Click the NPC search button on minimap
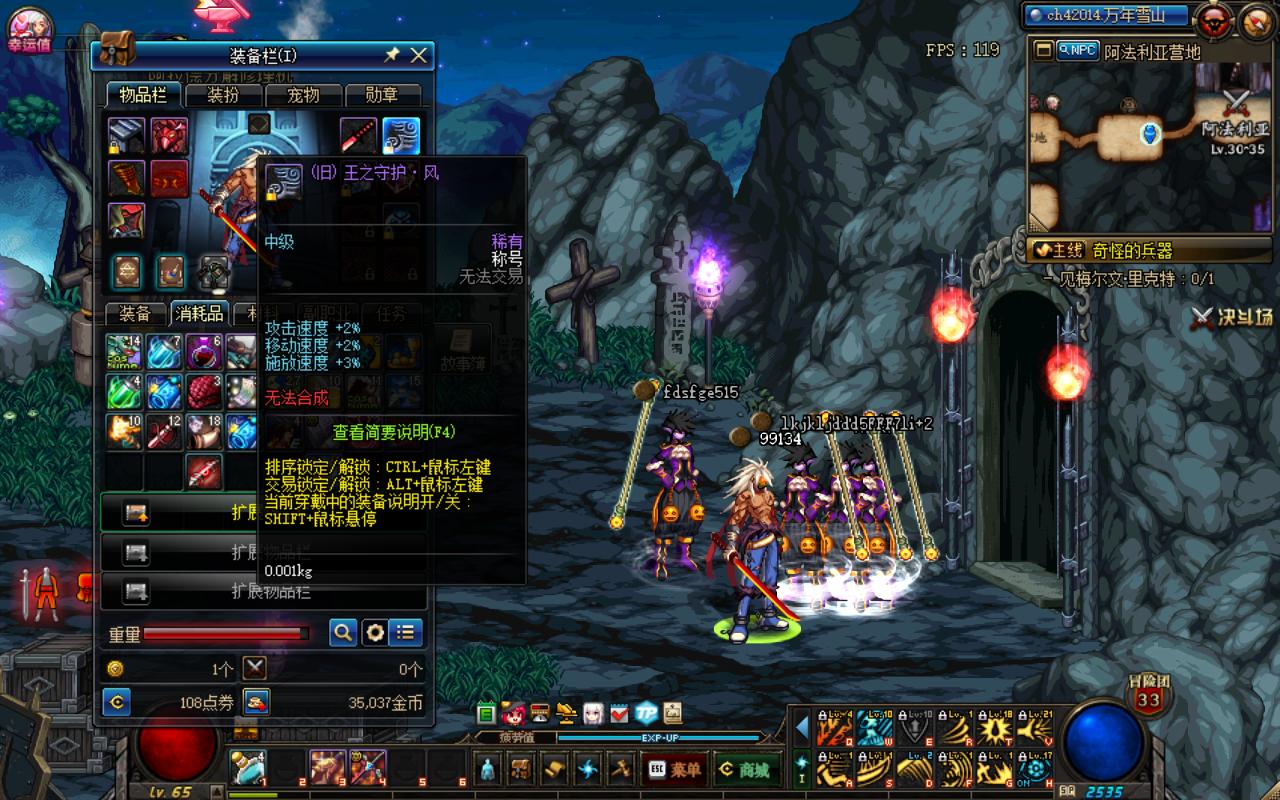 click(x=1077, y=50)
